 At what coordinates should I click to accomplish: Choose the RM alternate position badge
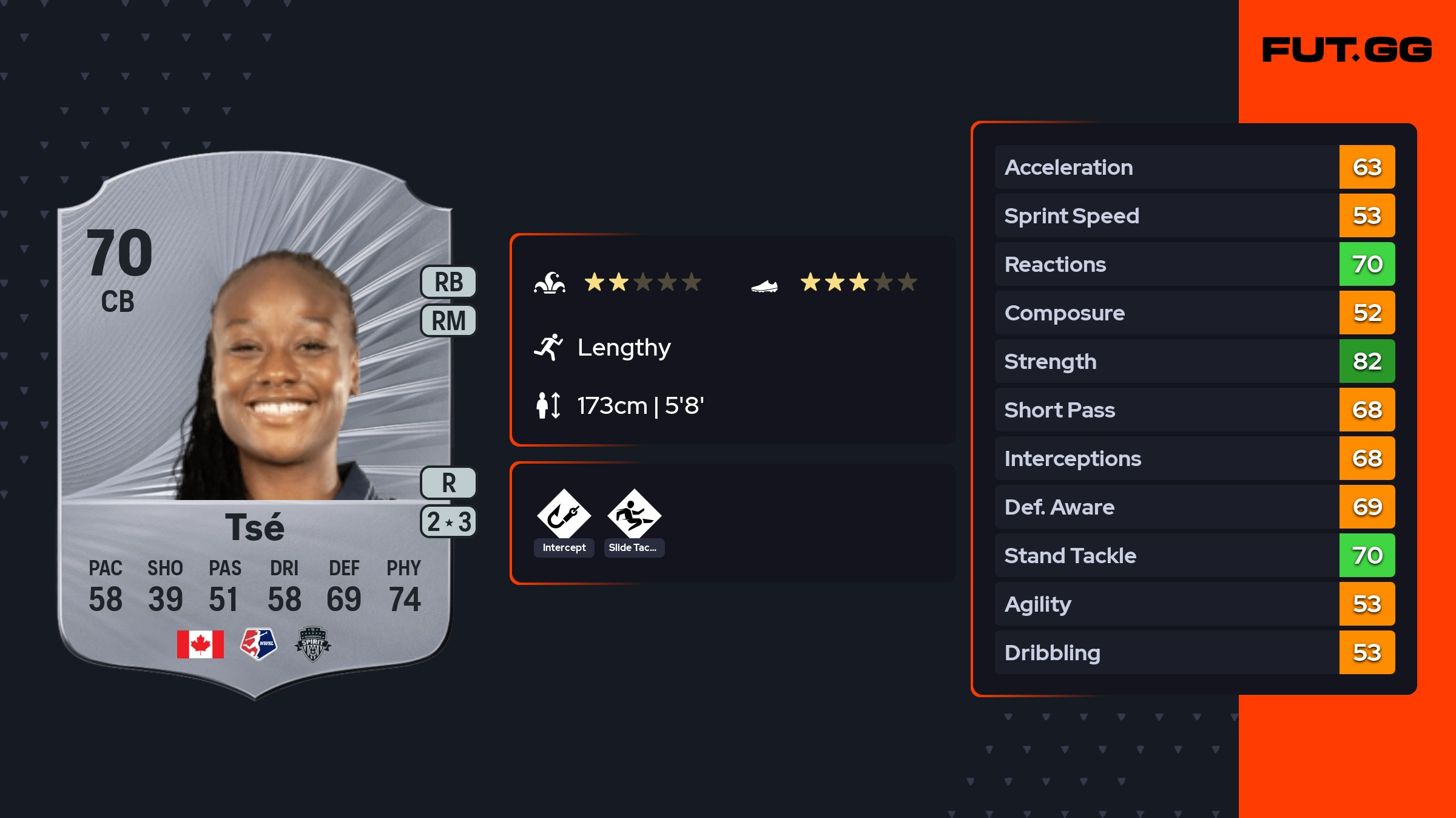[x=448, y=320]
